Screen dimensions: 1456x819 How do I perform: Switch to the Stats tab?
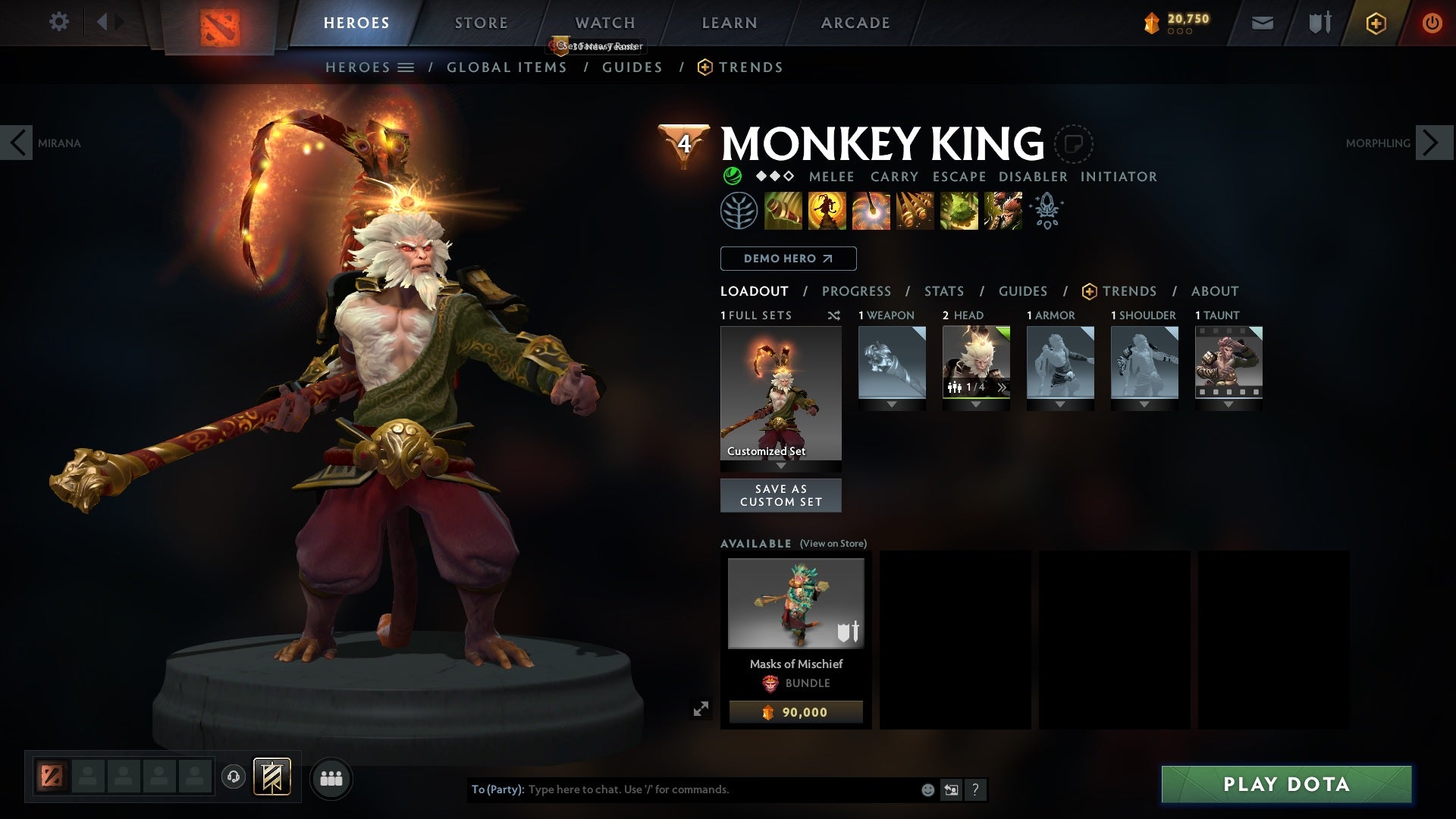click(943, 291)
